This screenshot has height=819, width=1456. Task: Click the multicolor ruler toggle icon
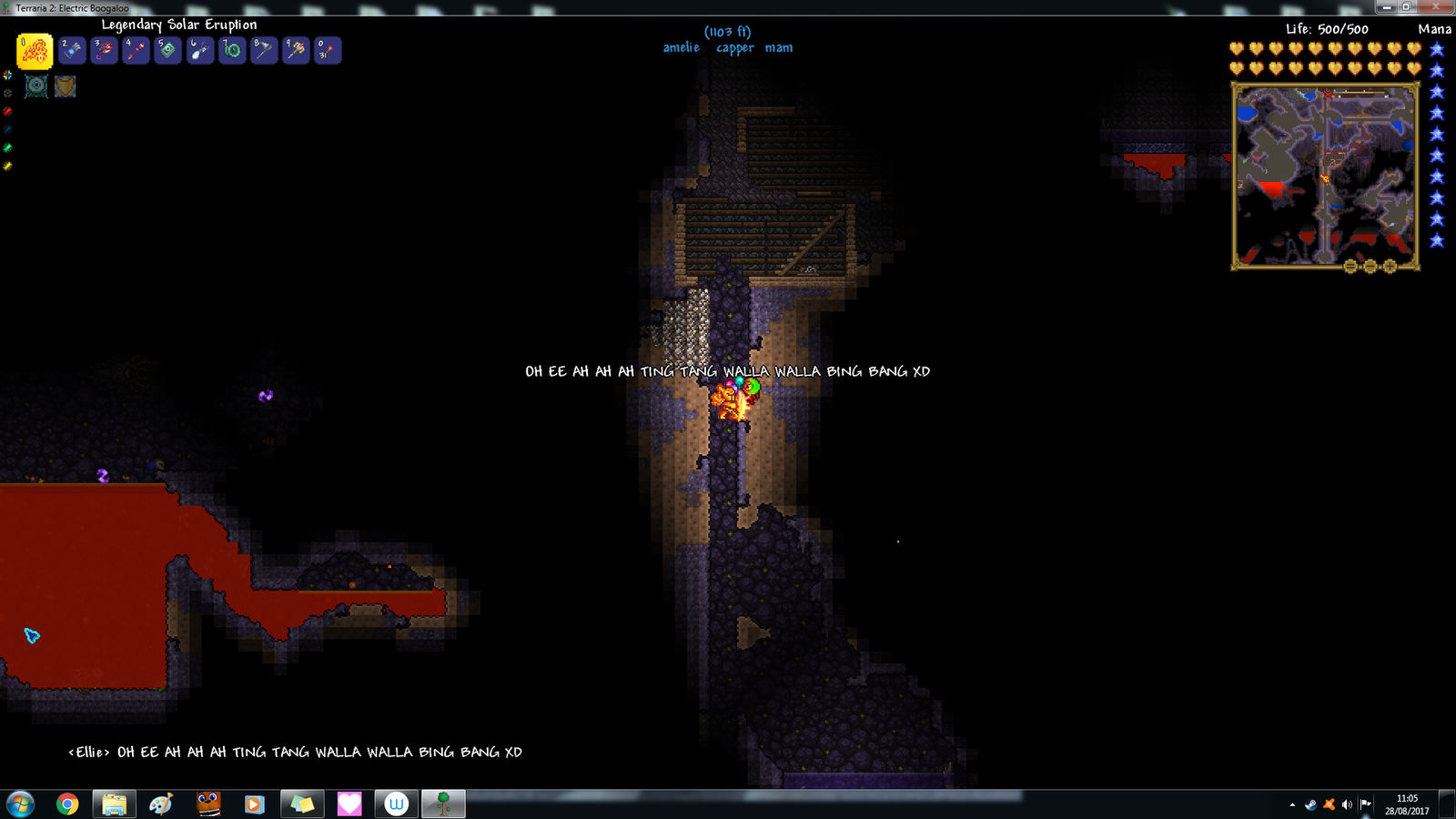point(7,76)
